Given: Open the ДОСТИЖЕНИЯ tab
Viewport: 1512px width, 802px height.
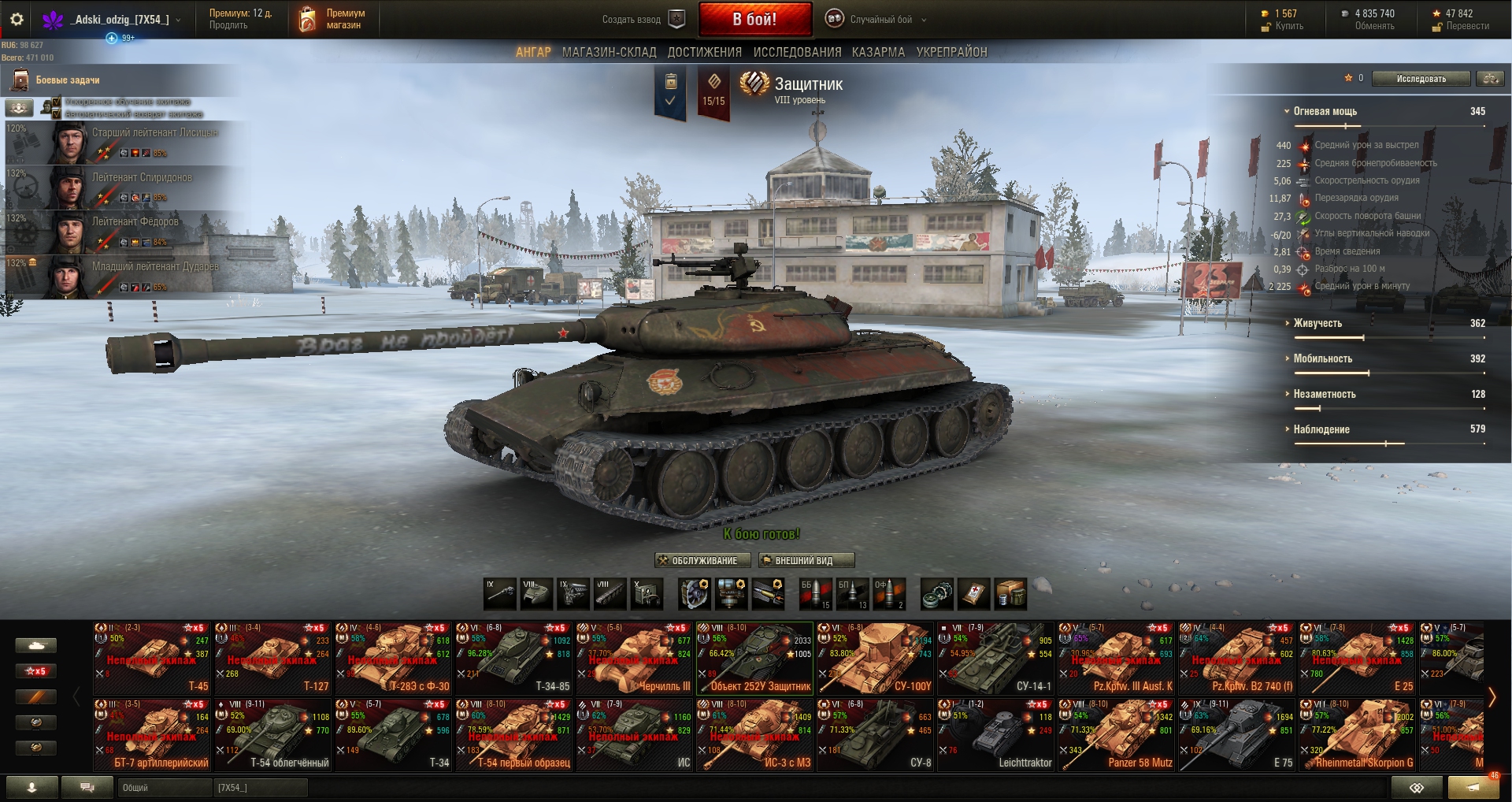Looking at the screenshot, I should (704, 52).
